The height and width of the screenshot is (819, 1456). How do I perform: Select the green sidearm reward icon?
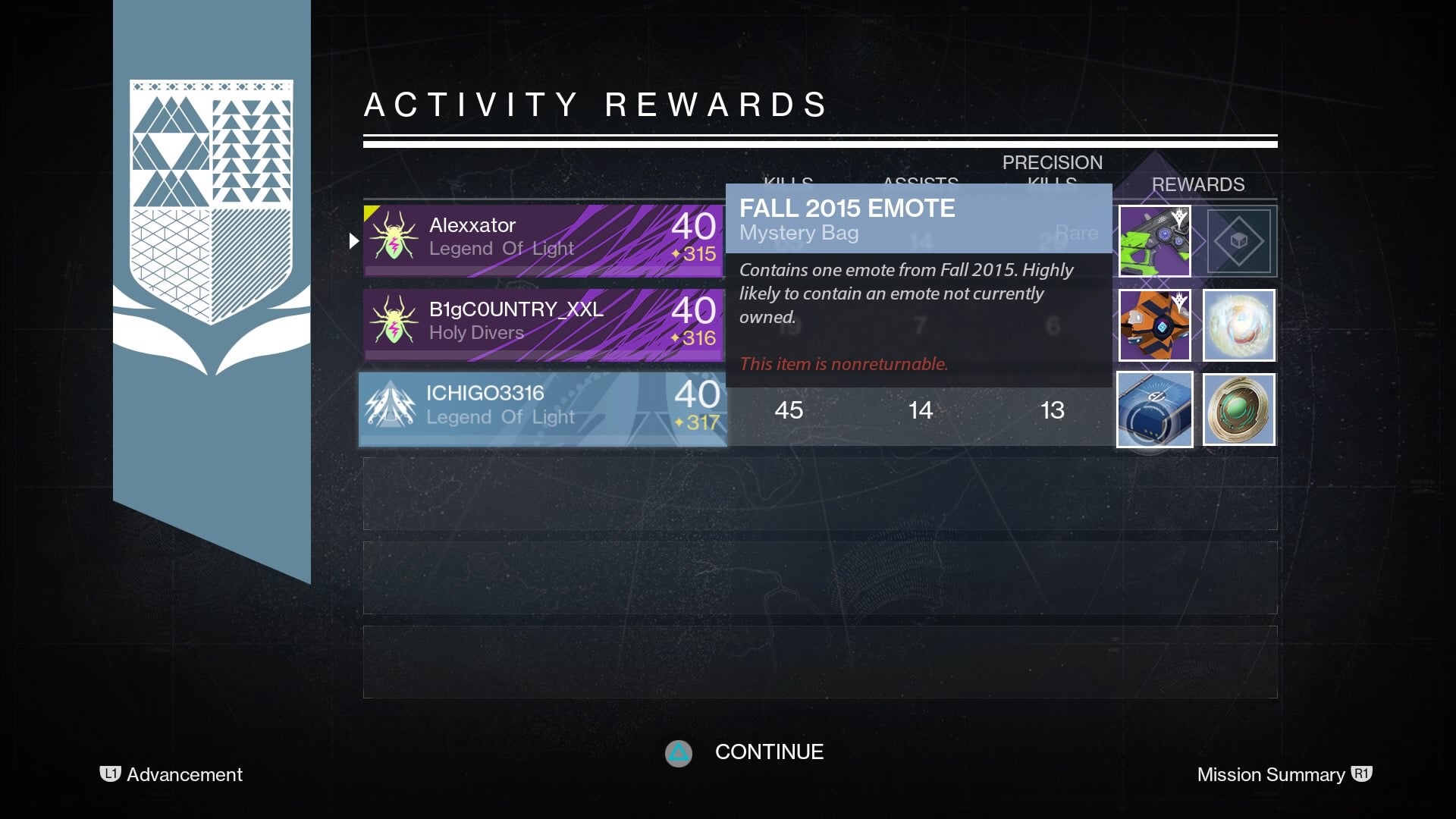click(x=1155, y=240)
